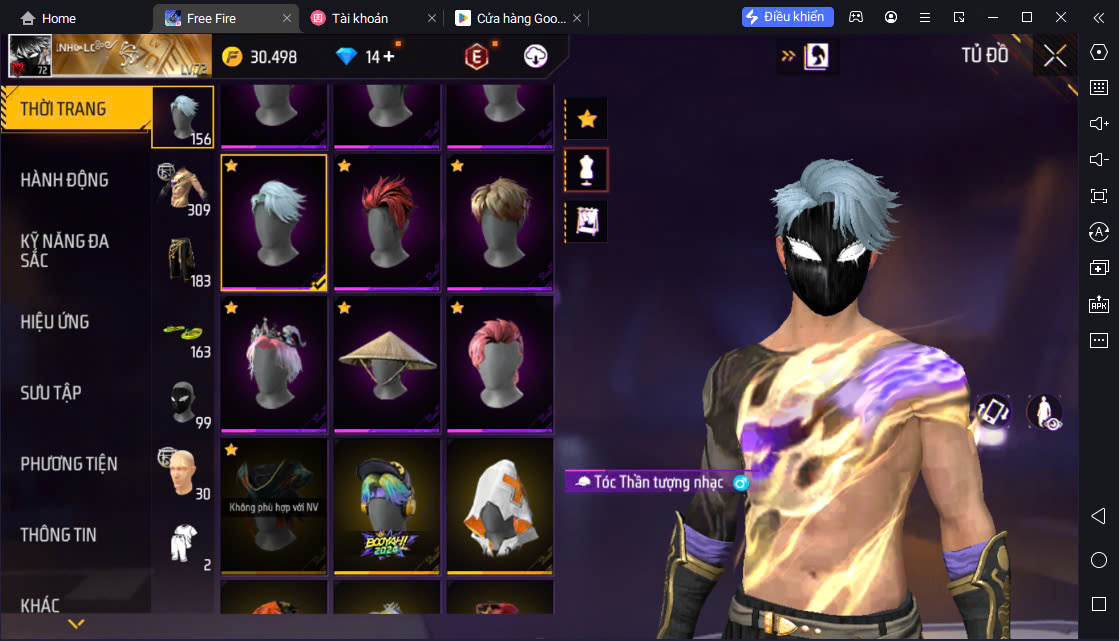
Task: Click the Điều khiển controls button
Action: 788,17
